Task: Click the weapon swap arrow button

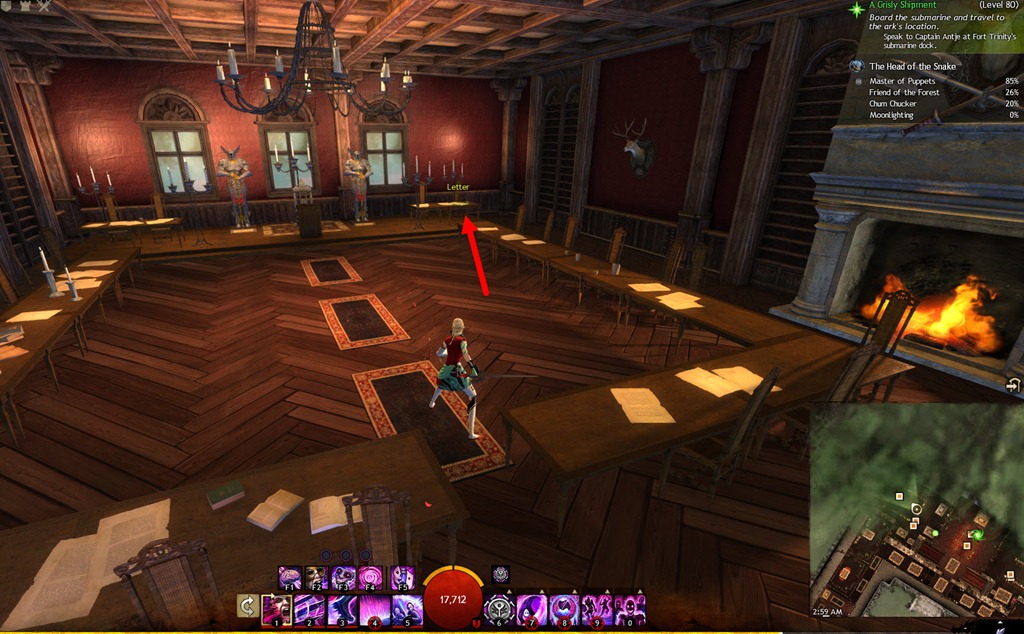Action: pos(246,608)
